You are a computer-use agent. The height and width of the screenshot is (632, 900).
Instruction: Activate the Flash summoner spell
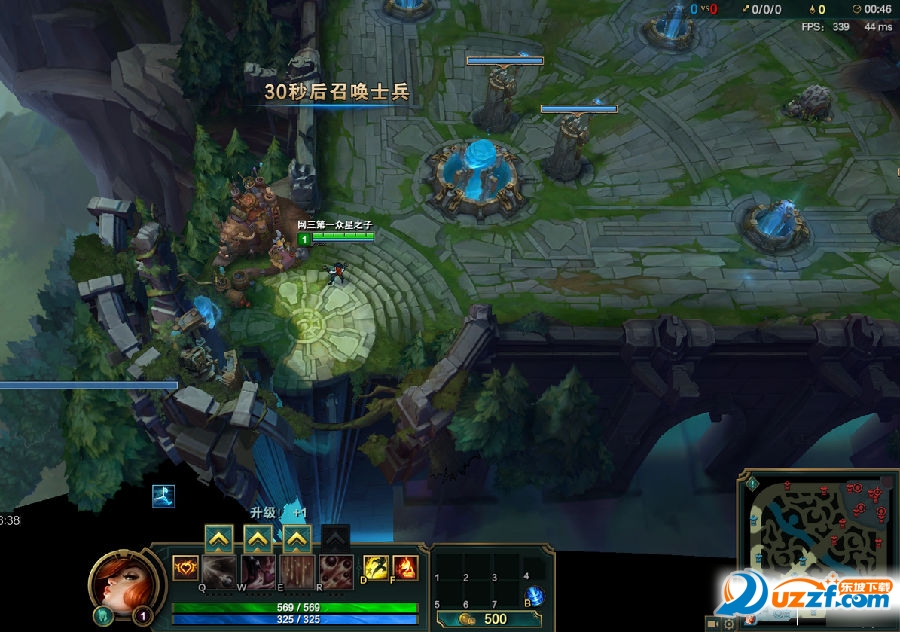click(376, 569)
